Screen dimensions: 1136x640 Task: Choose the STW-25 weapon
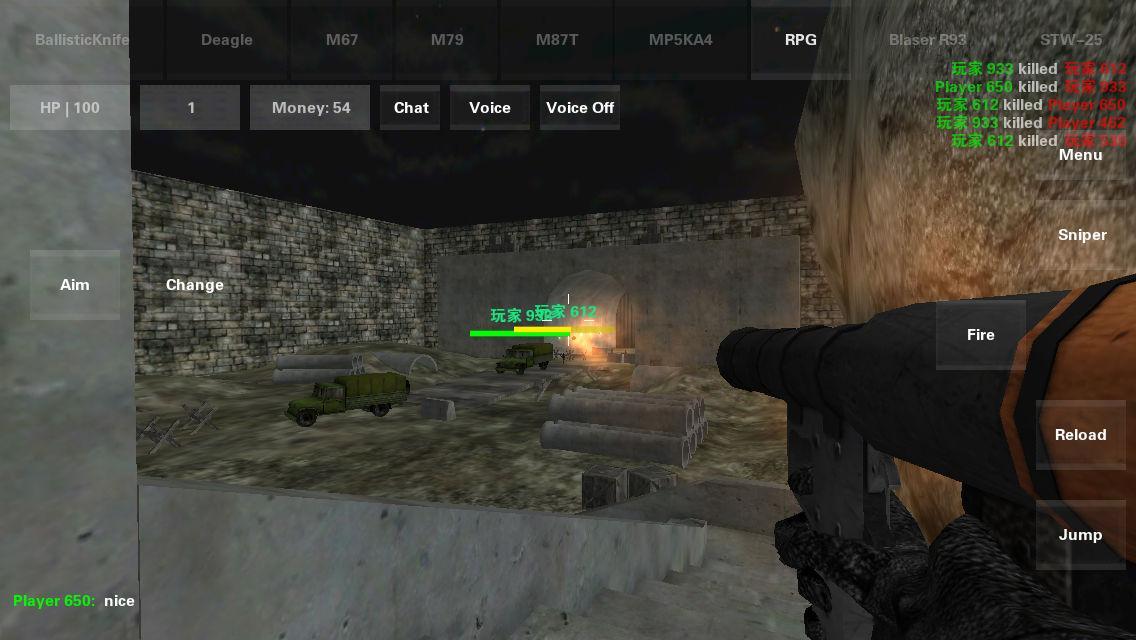[1070, 40]
